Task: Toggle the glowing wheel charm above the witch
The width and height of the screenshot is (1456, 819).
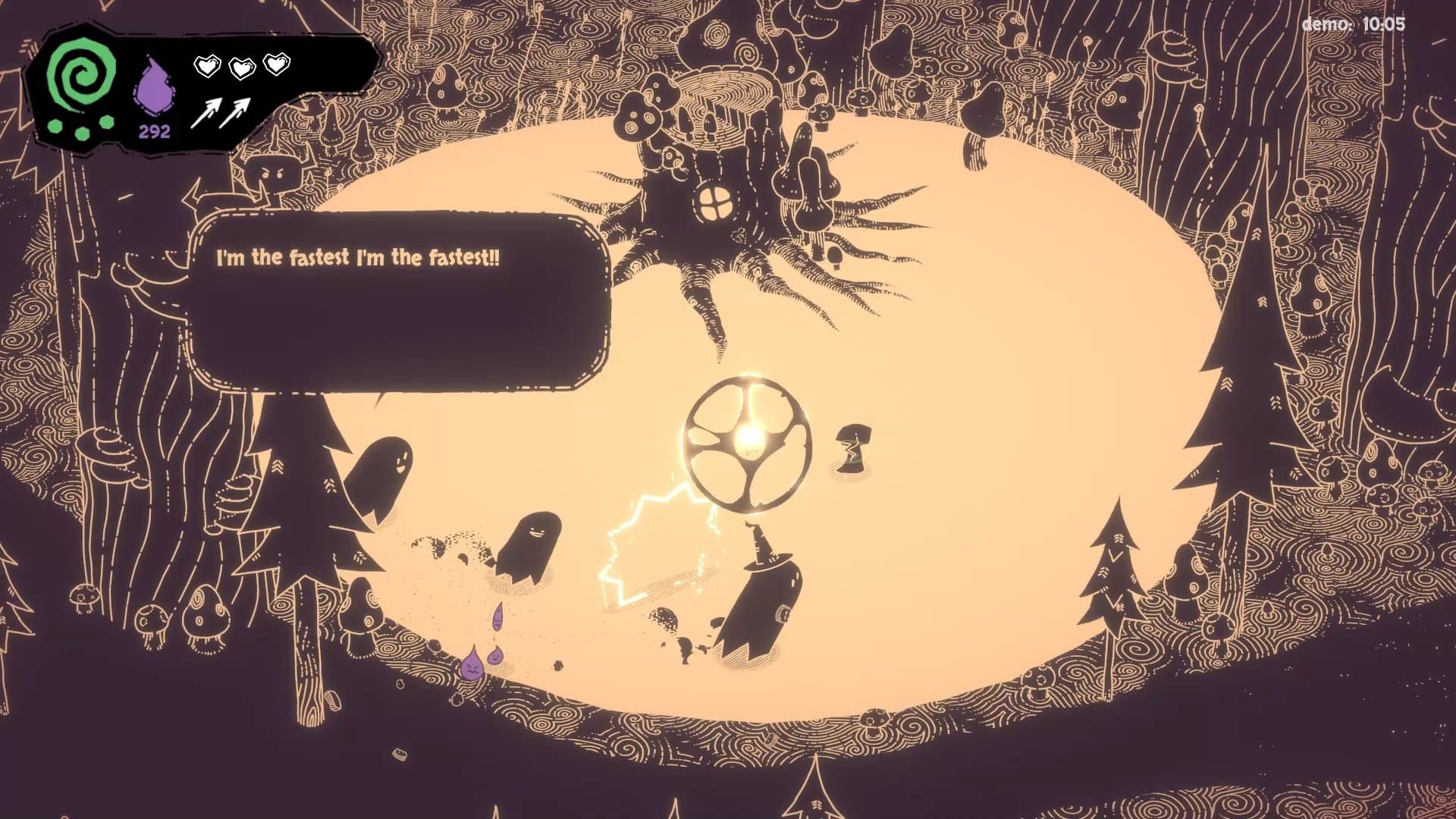Action: tap(747, 438)
